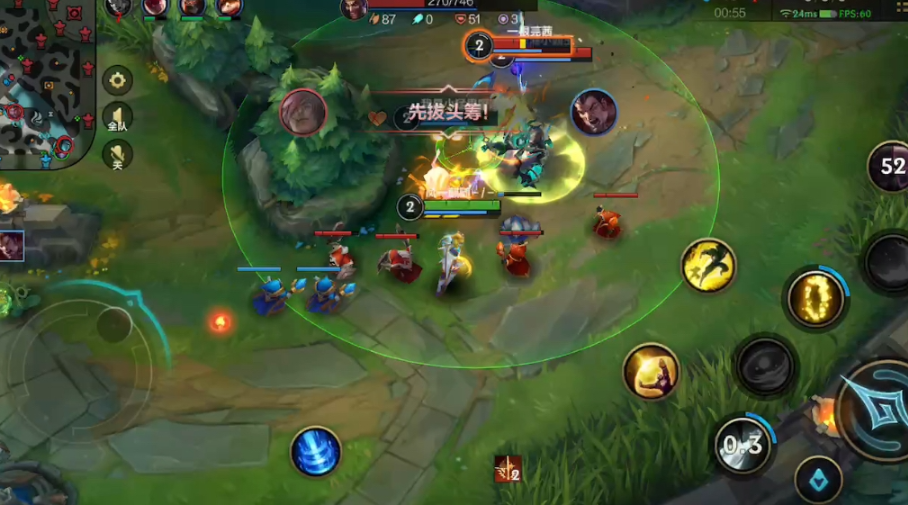This screenshot has height=505, width=908.
Task: Trigger the golden punching fist ability
Action: click(652, 372)
